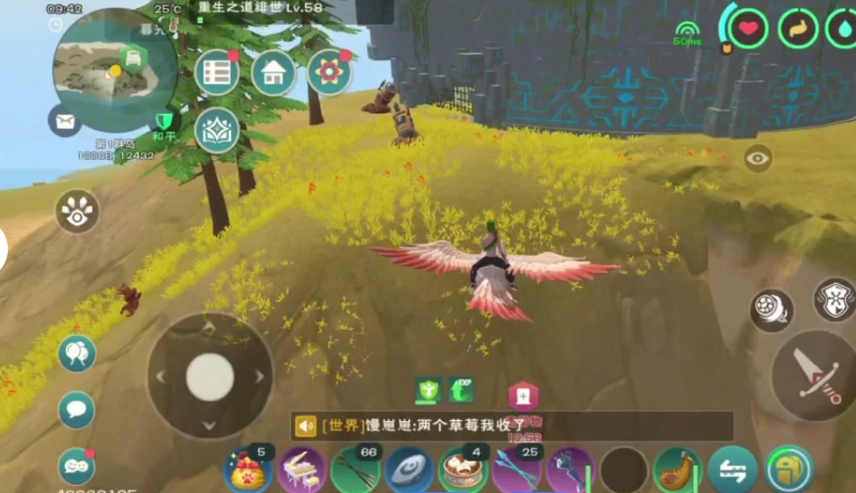Open the mail envelope icon
856x493 pixels.
(x=65, y=121)
